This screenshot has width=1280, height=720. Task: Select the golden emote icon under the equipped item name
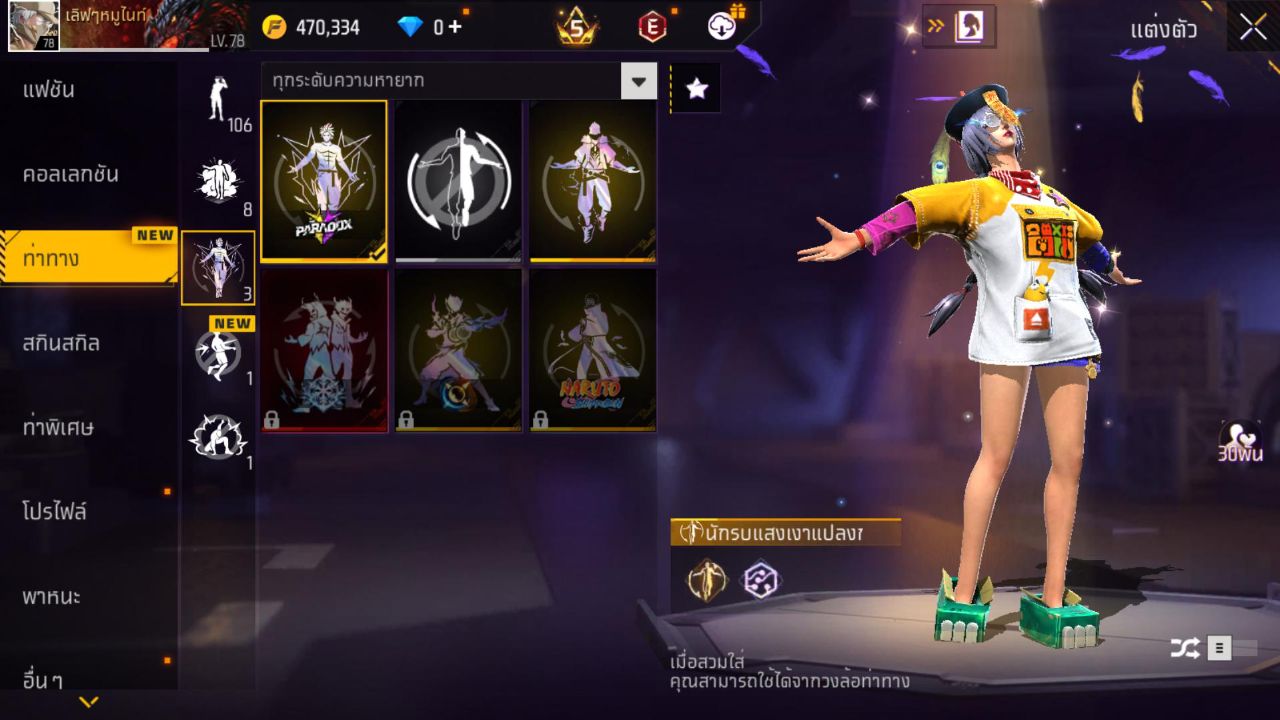click(x=705, y=581)
